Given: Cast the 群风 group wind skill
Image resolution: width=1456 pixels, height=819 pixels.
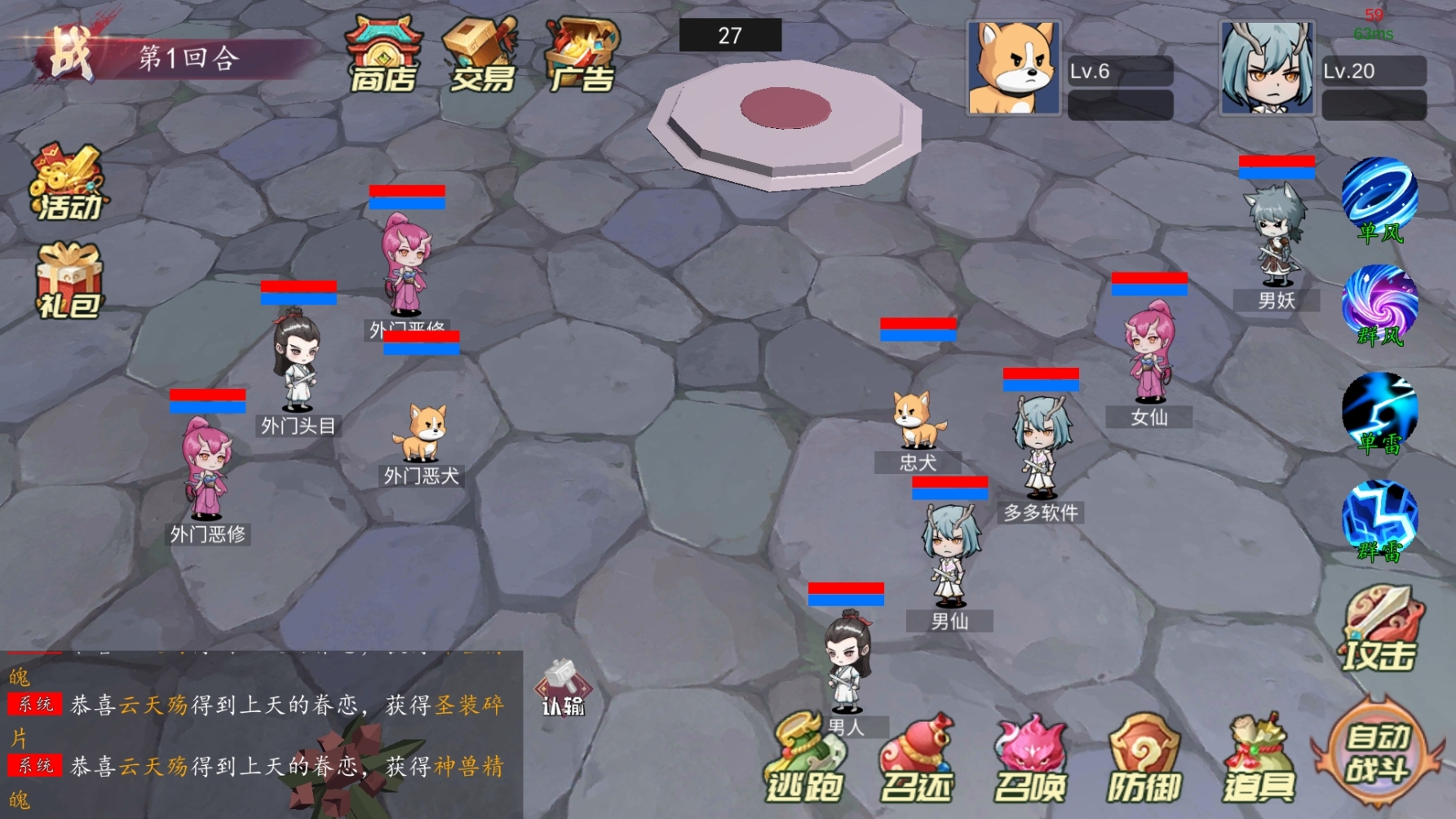Looking at the screenshot, I should pos(1379,306).
